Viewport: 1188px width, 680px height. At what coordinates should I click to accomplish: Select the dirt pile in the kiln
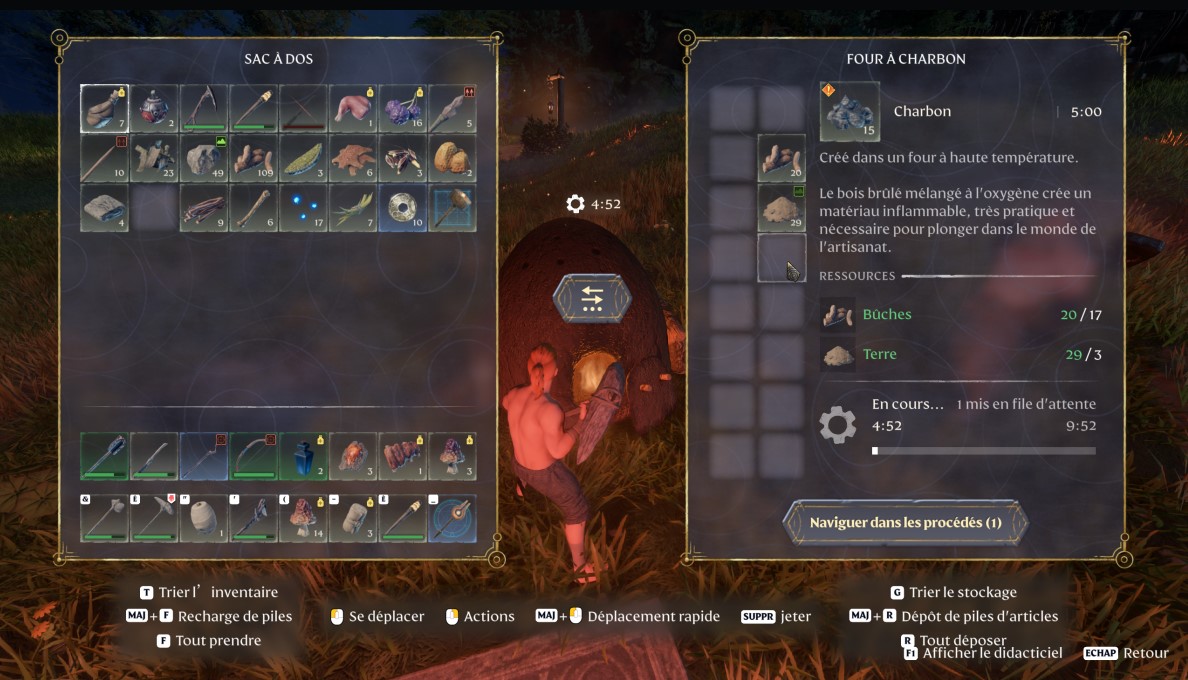tap(781, 207)
